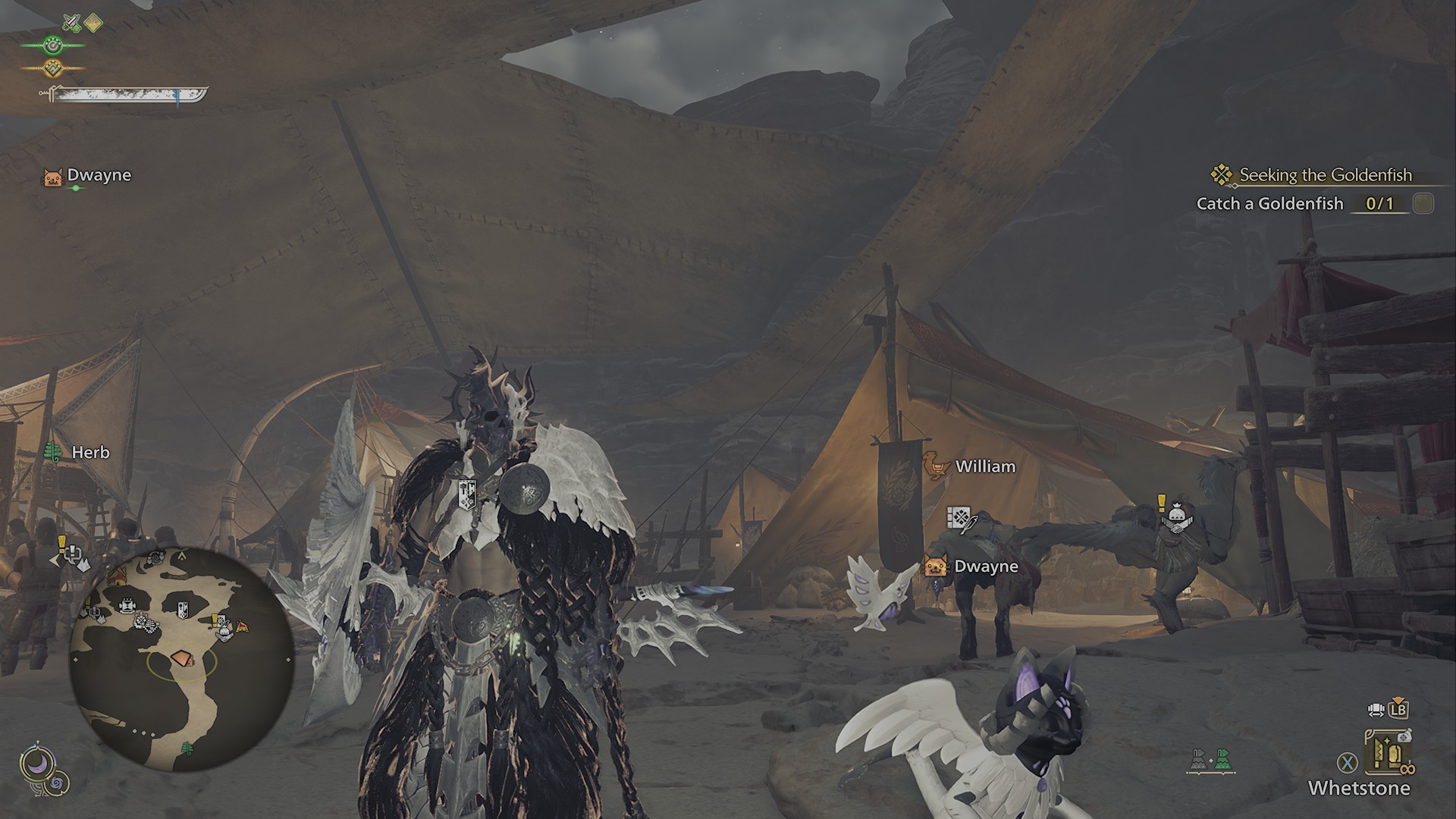Image resolution: width=1456 pixels, height=819 pixels.
Task: Open the Seeking the Goldenfish quest tracker
Action: pos(1325,175)
